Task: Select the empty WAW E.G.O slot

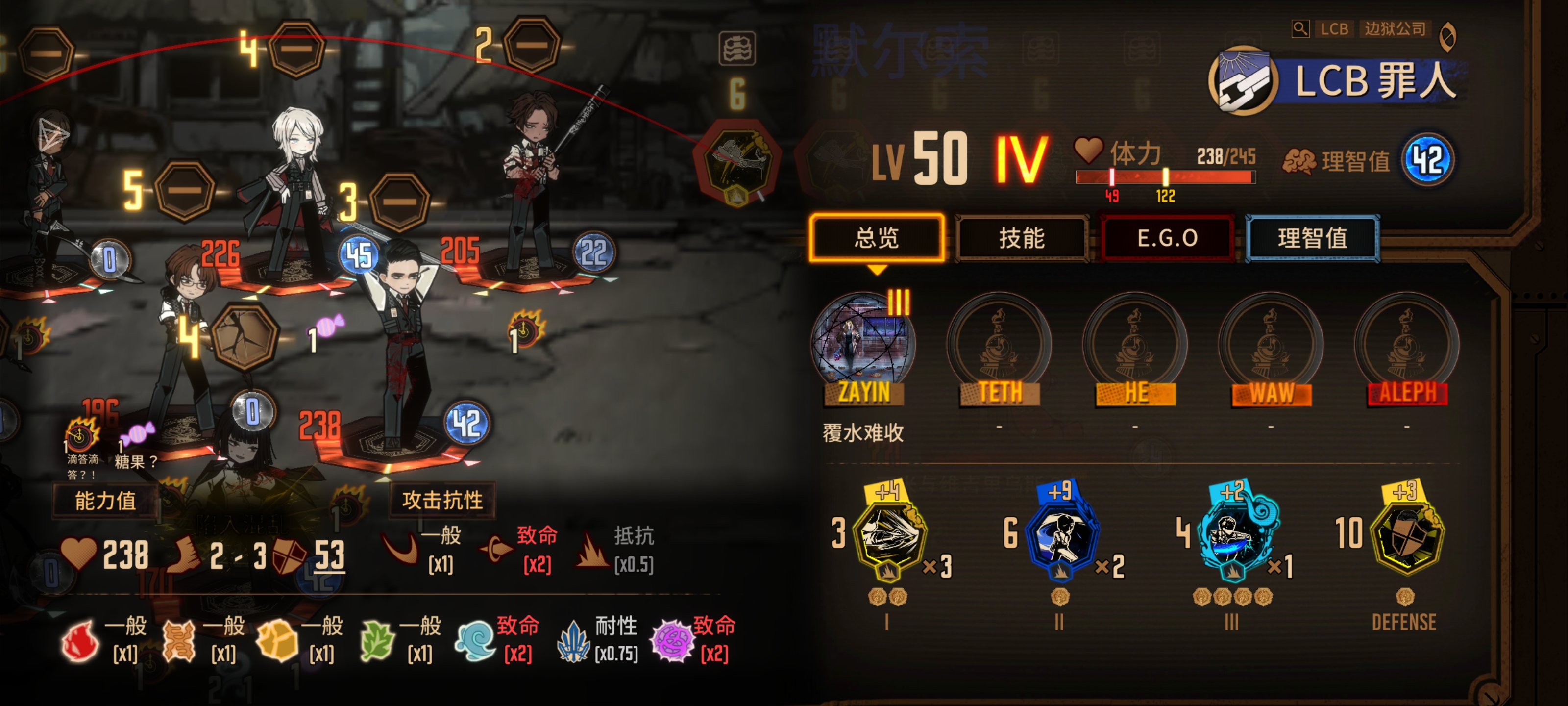Action: [1271, 344]
